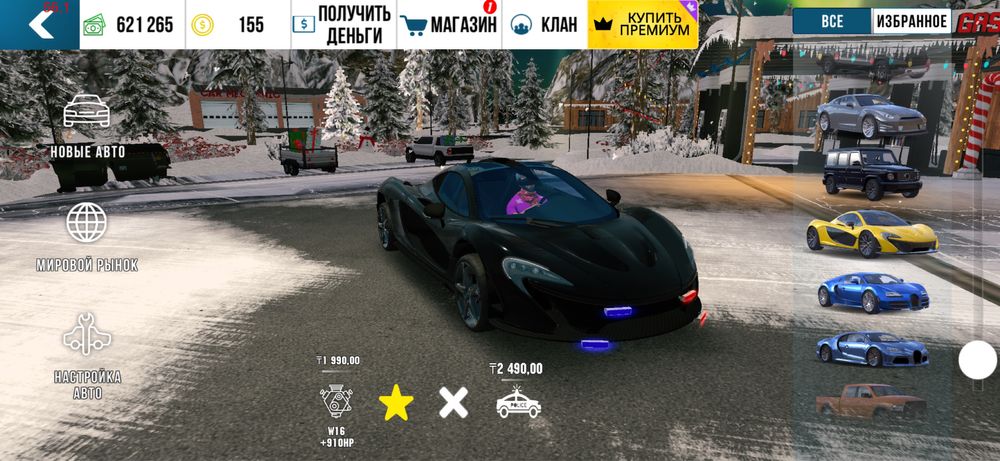Open Мировой Рынок world market
This screenshot has height=461, width=1000.
(x=87, y=237)
